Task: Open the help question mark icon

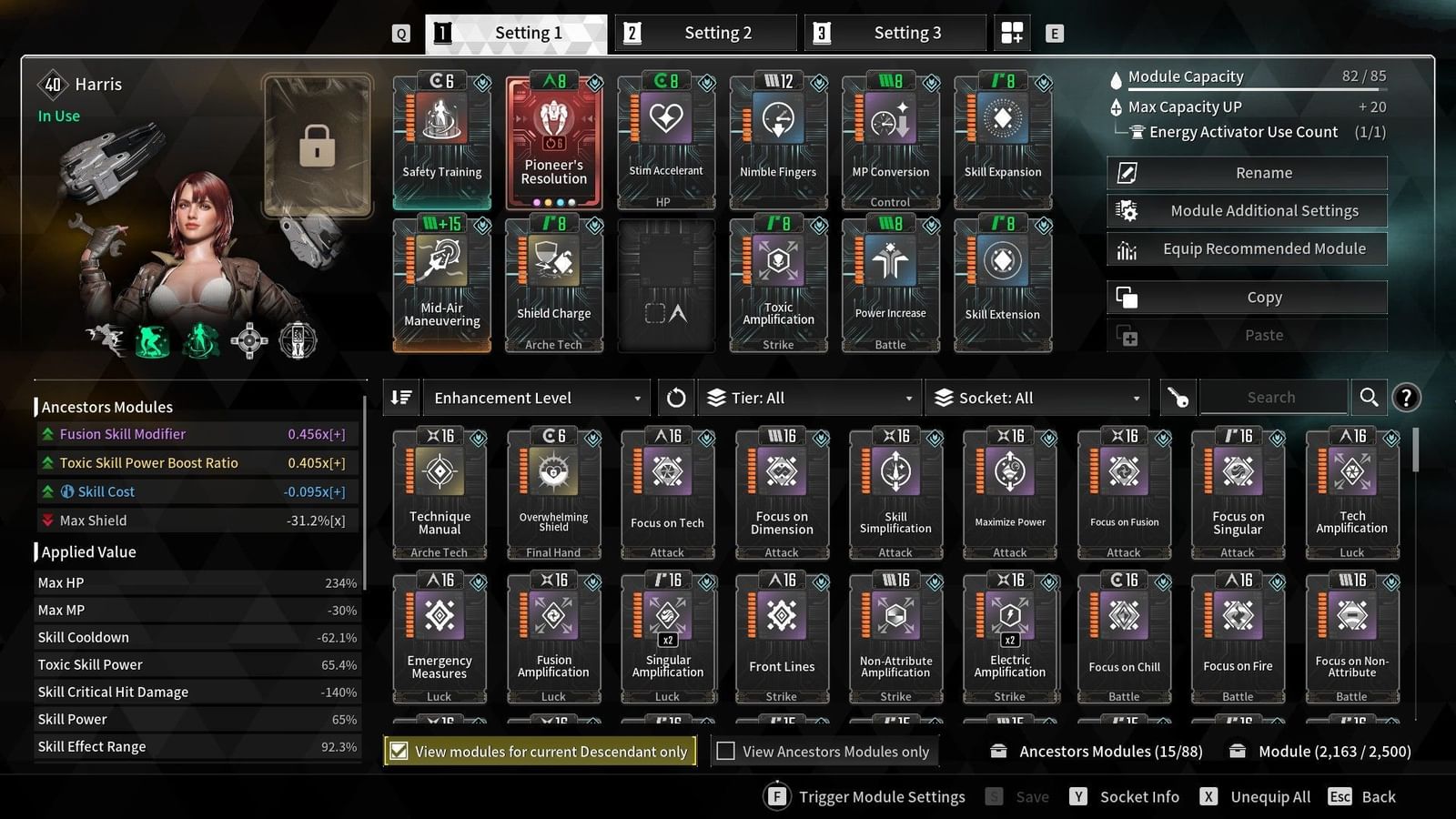Action: tap(1406, 397)
